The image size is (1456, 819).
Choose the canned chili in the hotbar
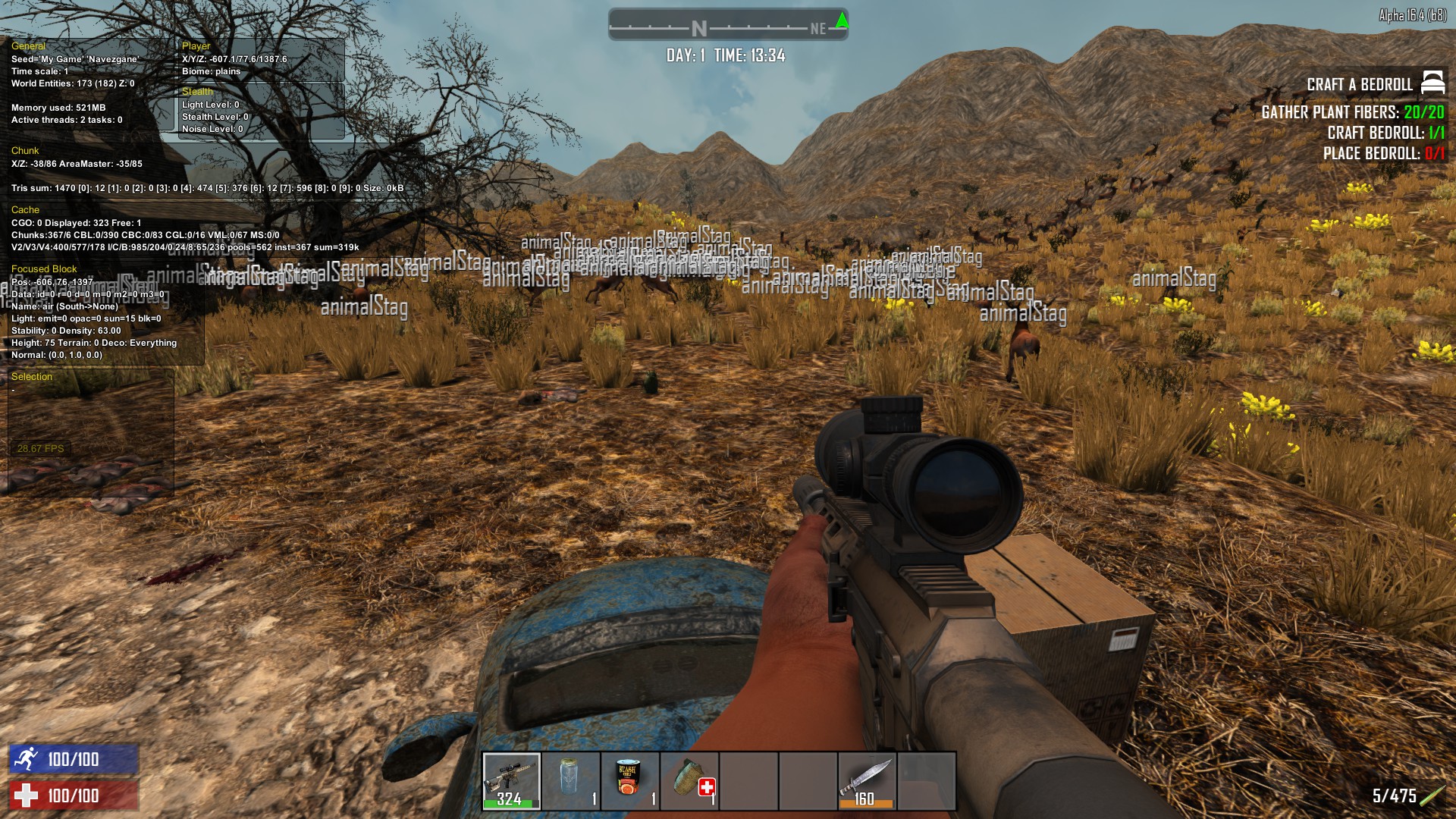pos(630,781)
